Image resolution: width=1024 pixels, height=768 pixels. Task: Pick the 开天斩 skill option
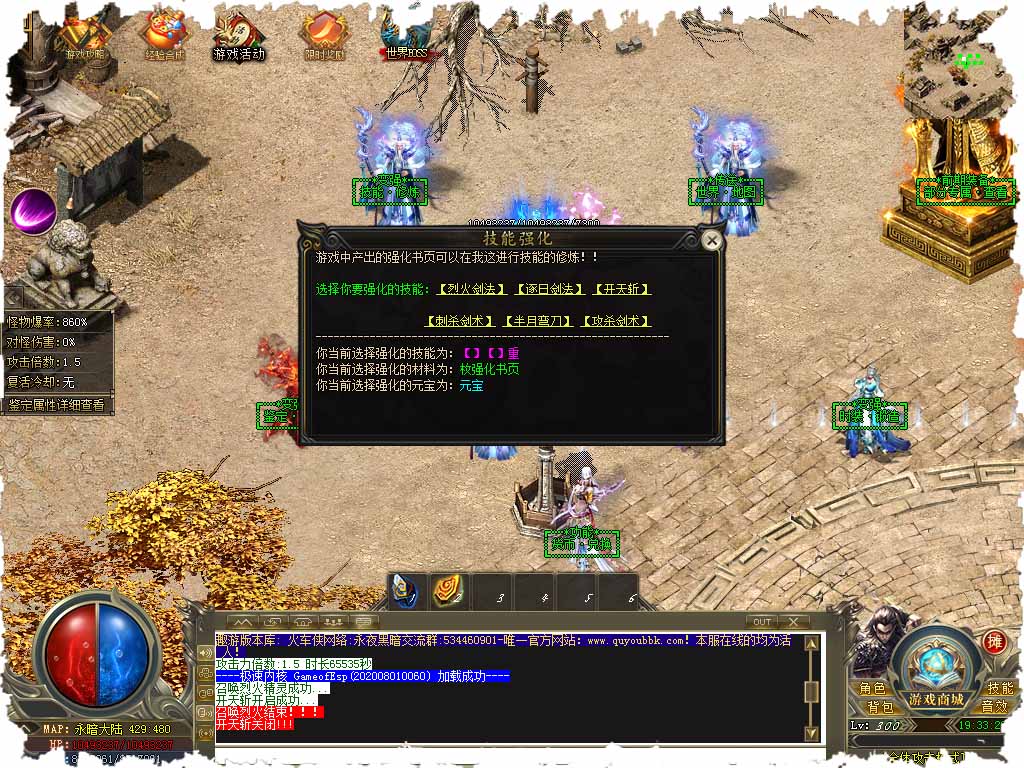[622, 289]
